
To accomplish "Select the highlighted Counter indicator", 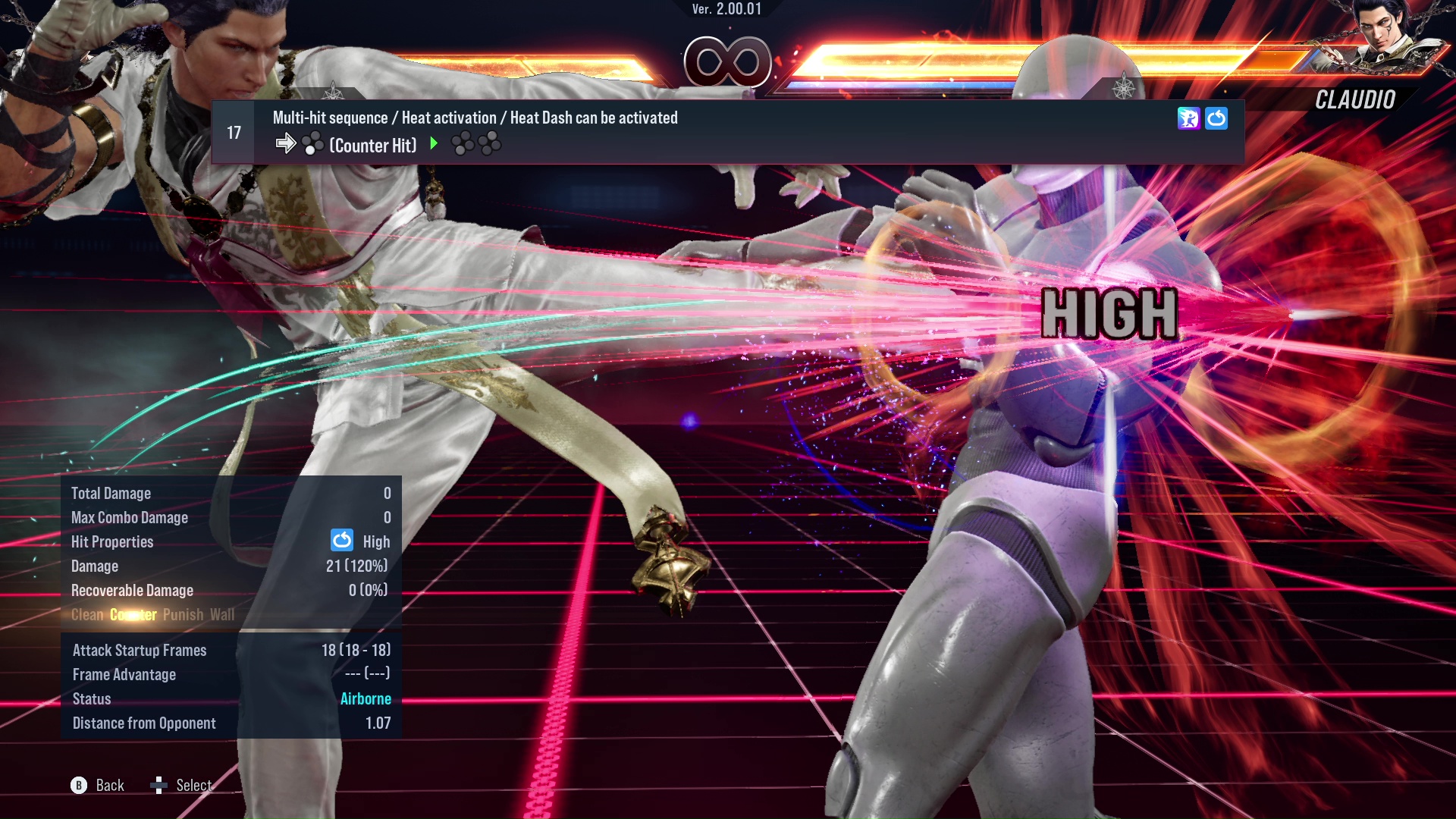I will pyautogui.click(x=133, y=614).
